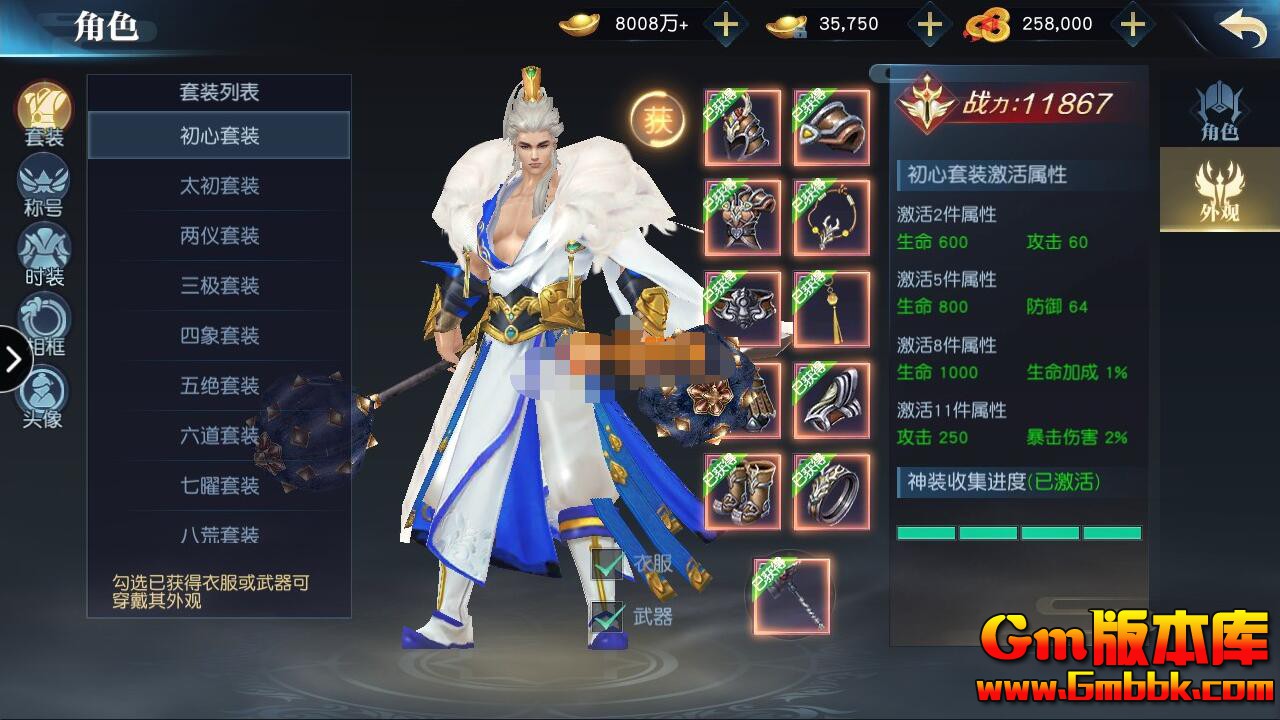
Task: Click the left edge panel arrow expander
Action: pos(13,358)
